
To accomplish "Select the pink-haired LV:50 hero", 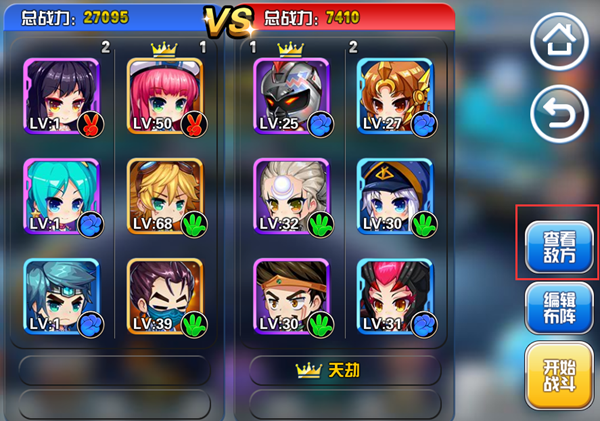I will pyautogui.click(x=165, y=96).
